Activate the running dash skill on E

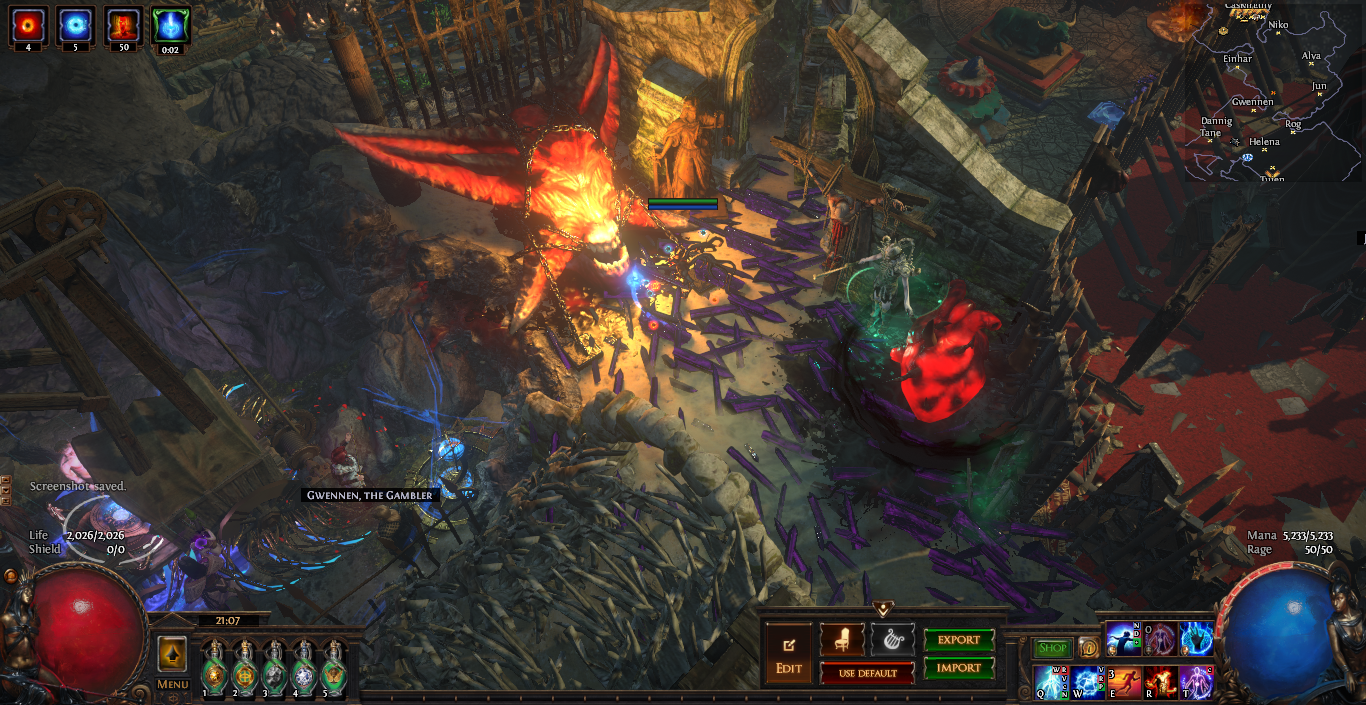(1124, 682)
